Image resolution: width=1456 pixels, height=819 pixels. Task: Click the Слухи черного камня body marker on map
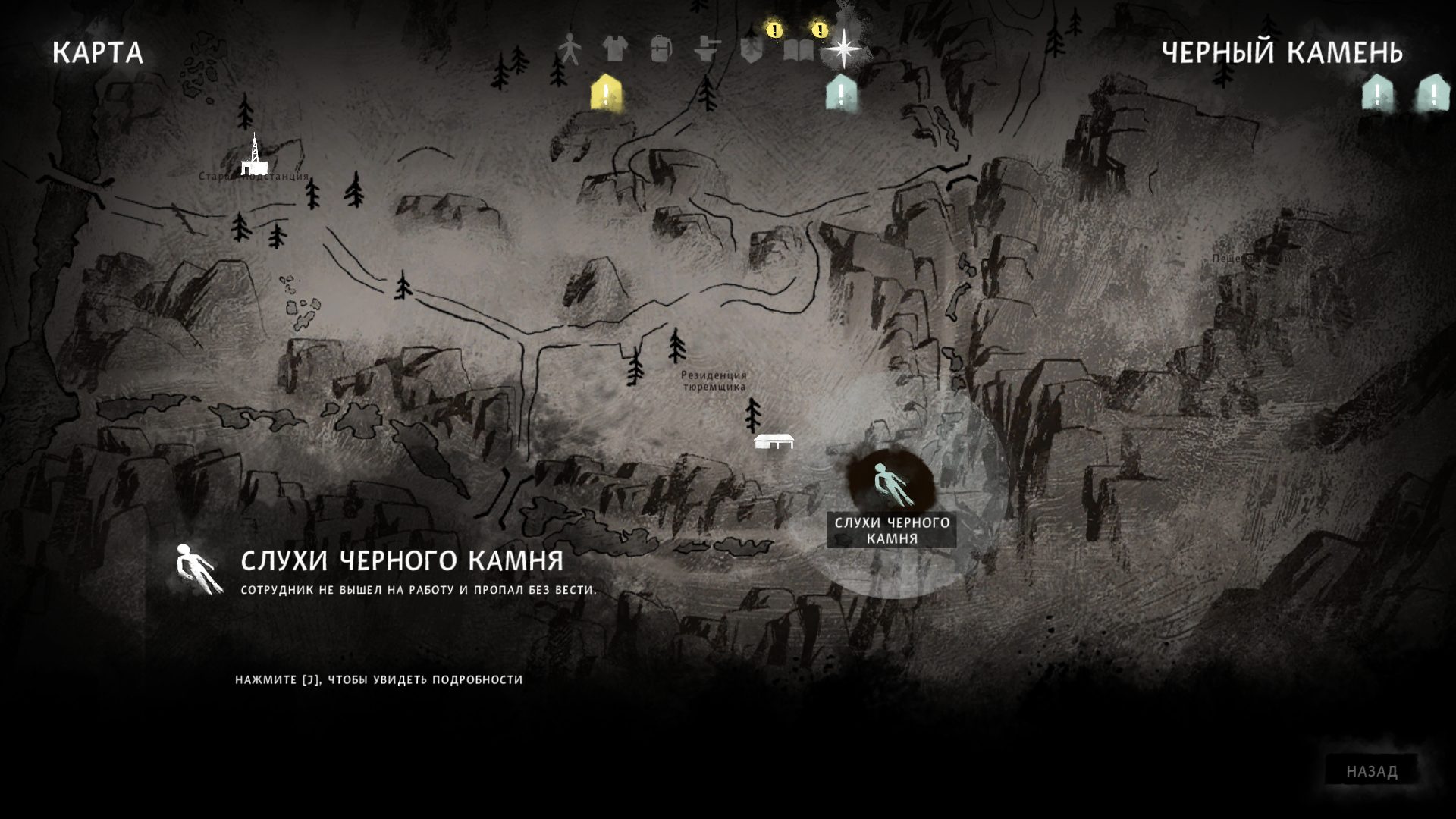891,485
